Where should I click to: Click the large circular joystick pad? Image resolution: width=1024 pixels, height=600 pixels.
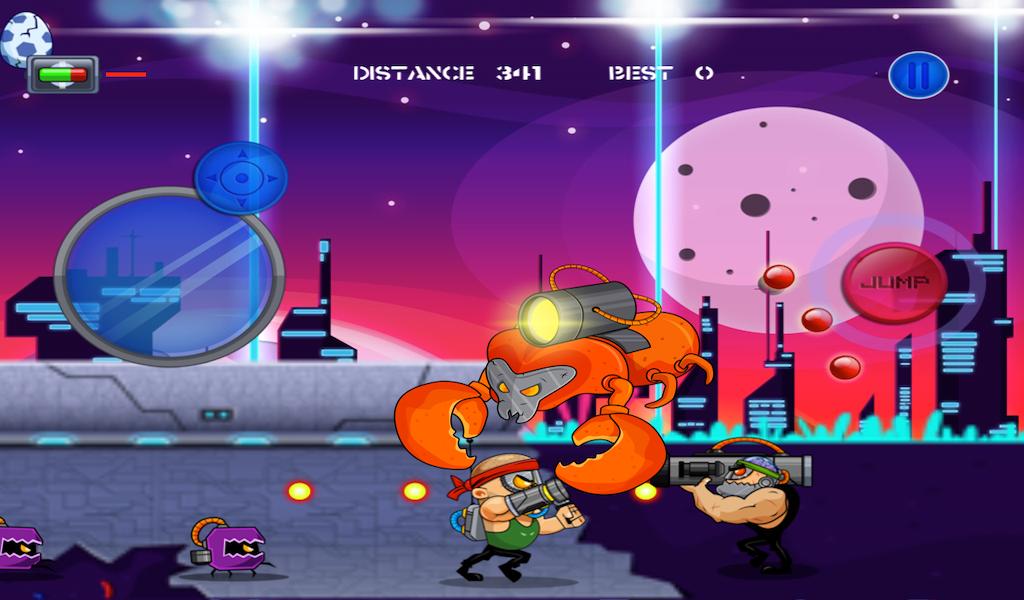click(x=168, y=277)
